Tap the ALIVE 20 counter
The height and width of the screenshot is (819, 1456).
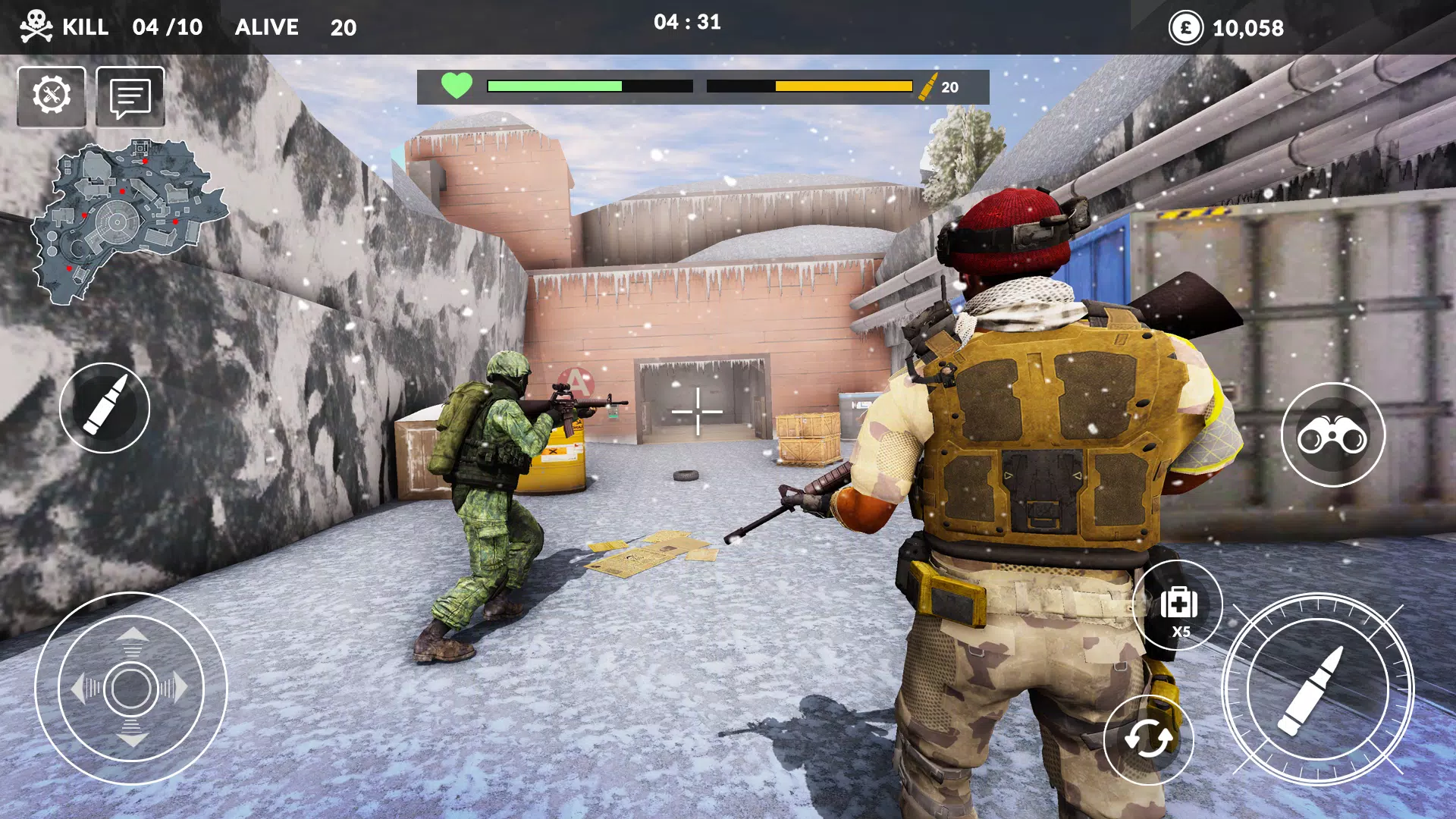(x=296, y=27)
